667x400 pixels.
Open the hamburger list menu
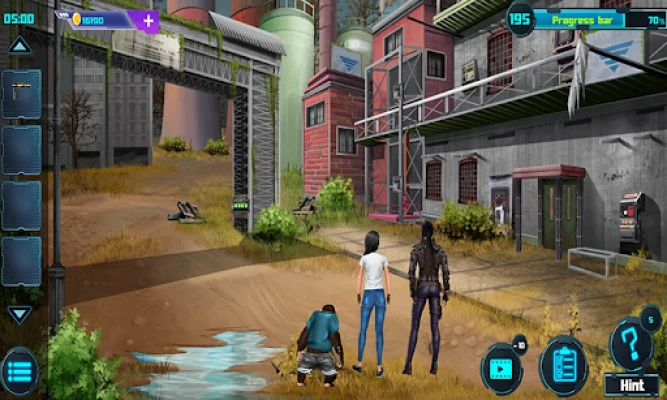tap(20, 371)
